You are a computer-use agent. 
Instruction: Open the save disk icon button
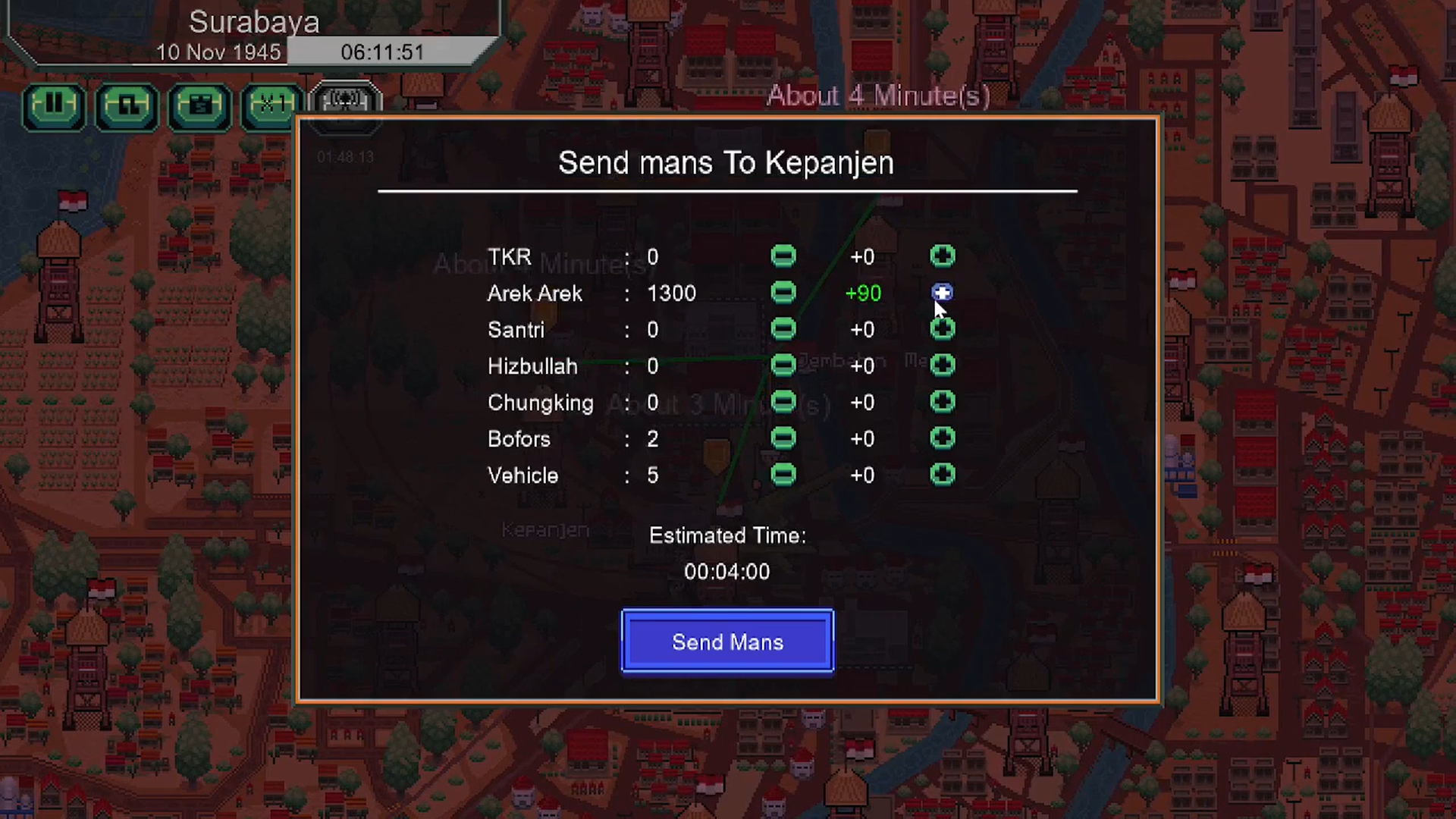[199, 105]
